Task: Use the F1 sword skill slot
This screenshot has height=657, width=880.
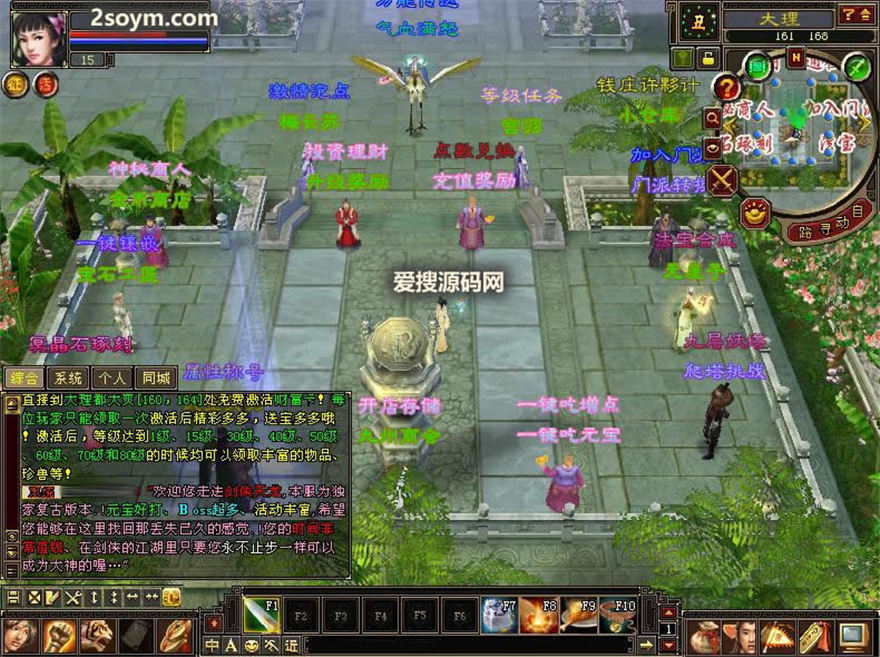Action: (x=261, y=611)
